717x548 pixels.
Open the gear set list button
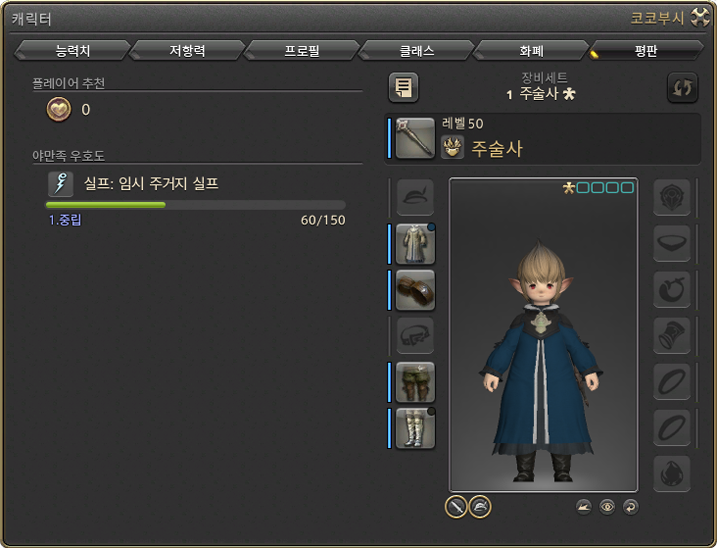403,88
